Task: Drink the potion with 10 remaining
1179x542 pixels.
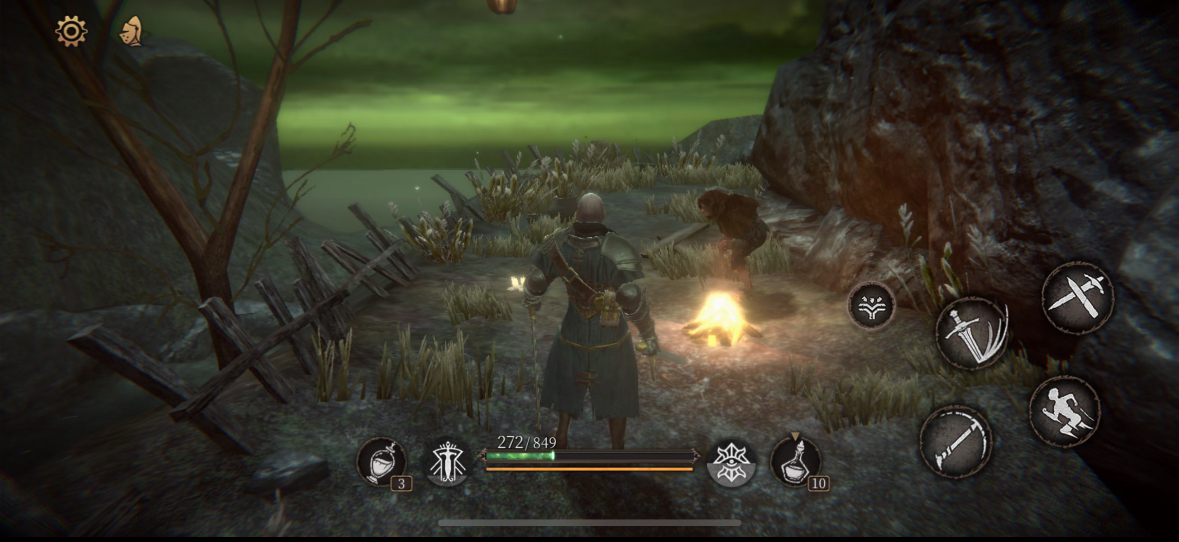Action: point(796,462)
